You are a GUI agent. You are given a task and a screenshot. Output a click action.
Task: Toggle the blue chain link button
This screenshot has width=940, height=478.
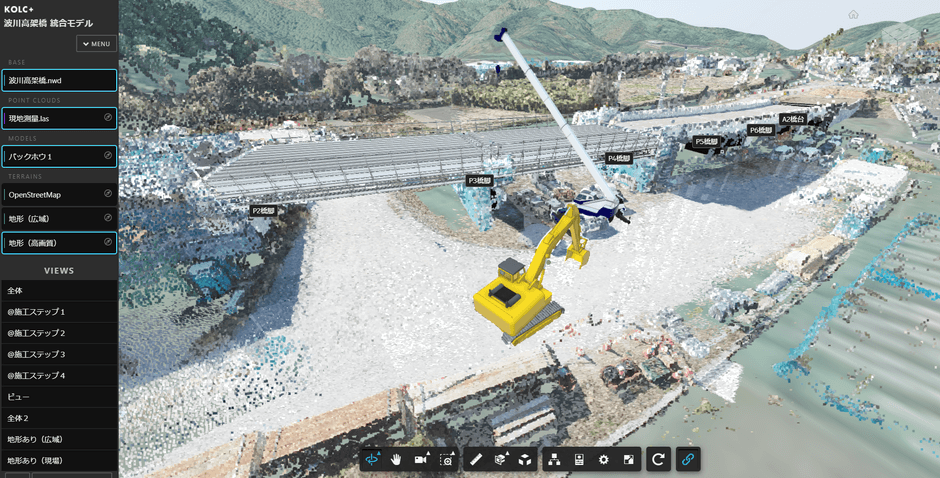point(687,459)
